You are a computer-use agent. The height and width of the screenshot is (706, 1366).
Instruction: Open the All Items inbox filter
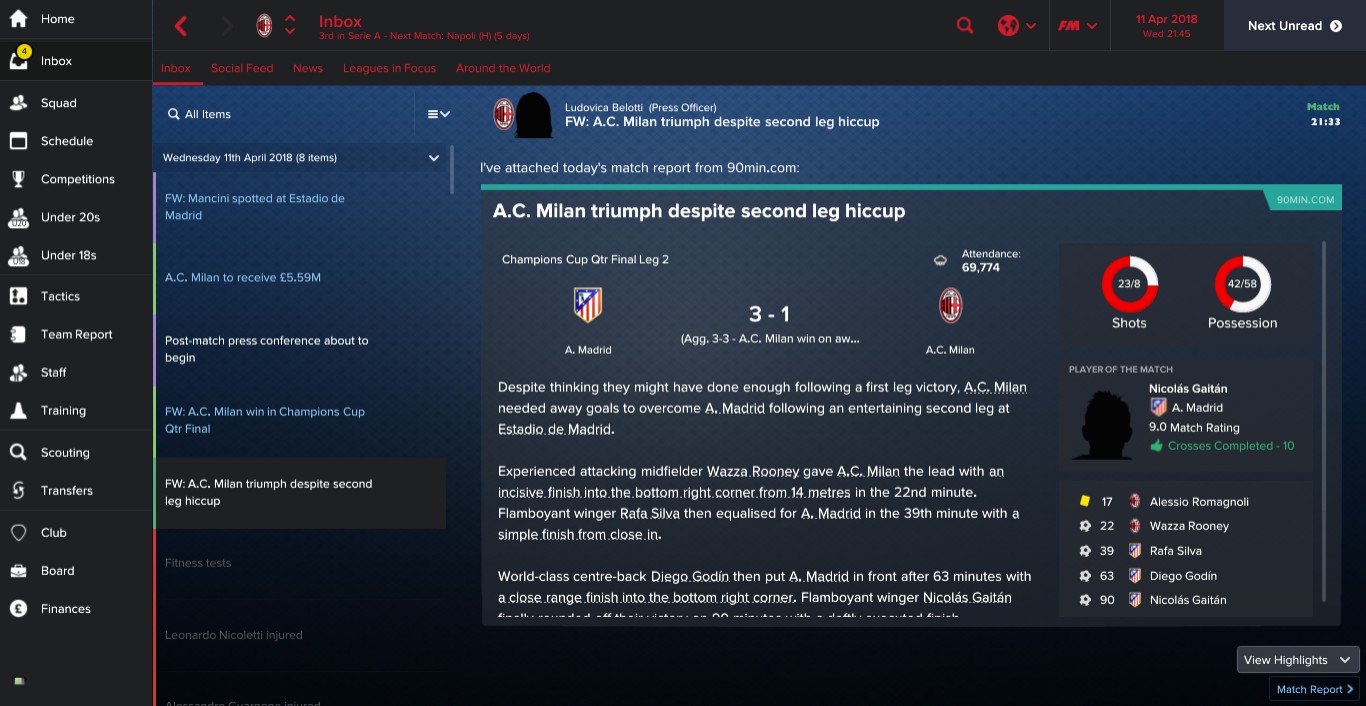tap(207, 114)
